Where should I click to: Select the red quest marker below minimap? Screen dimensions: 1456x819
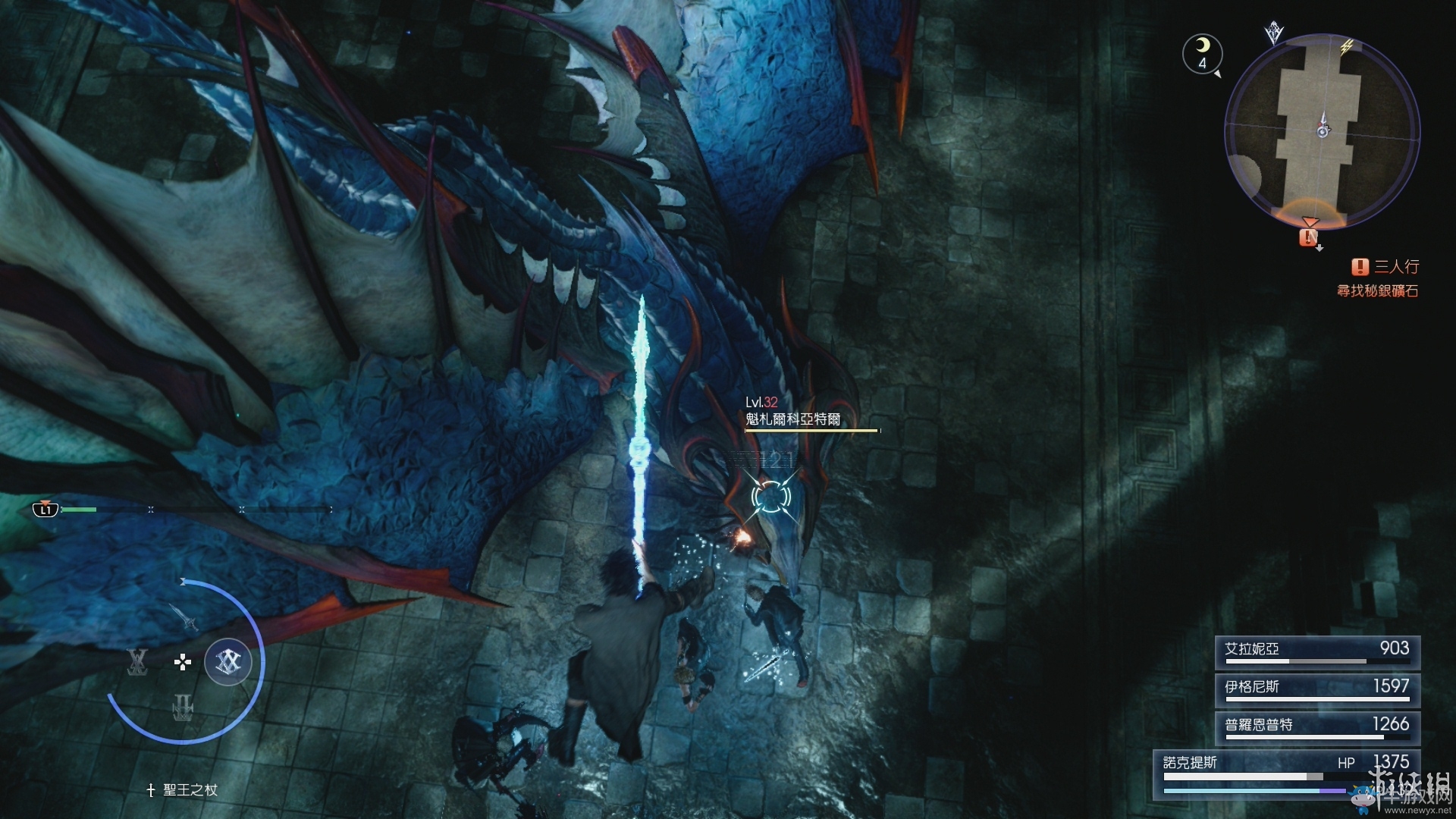[1308, 237]
